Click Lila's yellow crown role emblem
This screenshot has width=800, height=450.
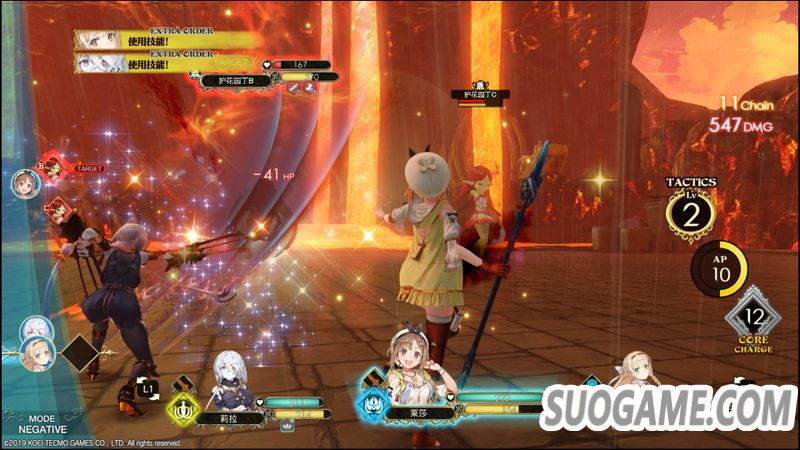(184, 407)
